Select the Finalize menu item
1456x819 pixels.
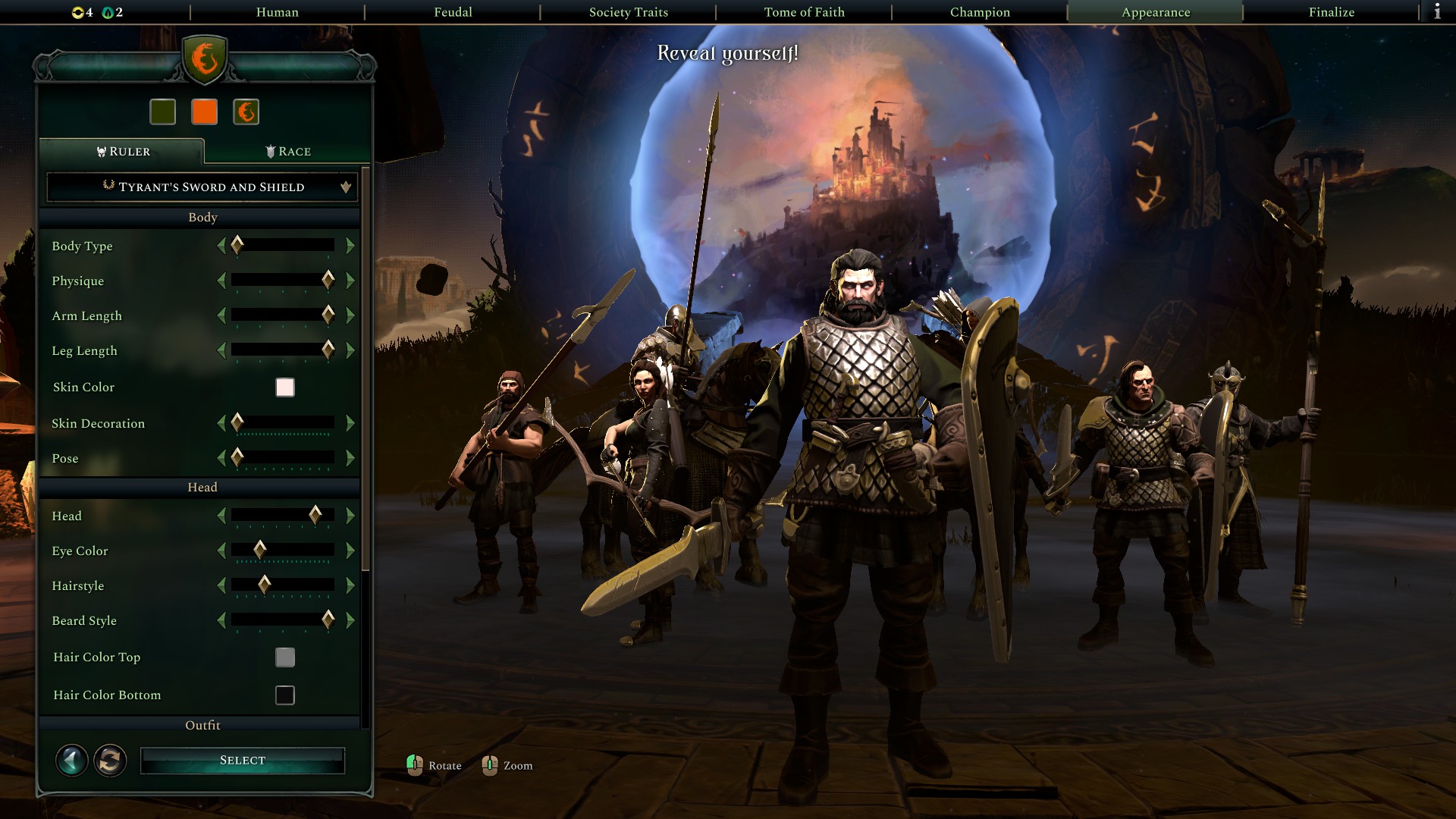(x=1331, y=12)
